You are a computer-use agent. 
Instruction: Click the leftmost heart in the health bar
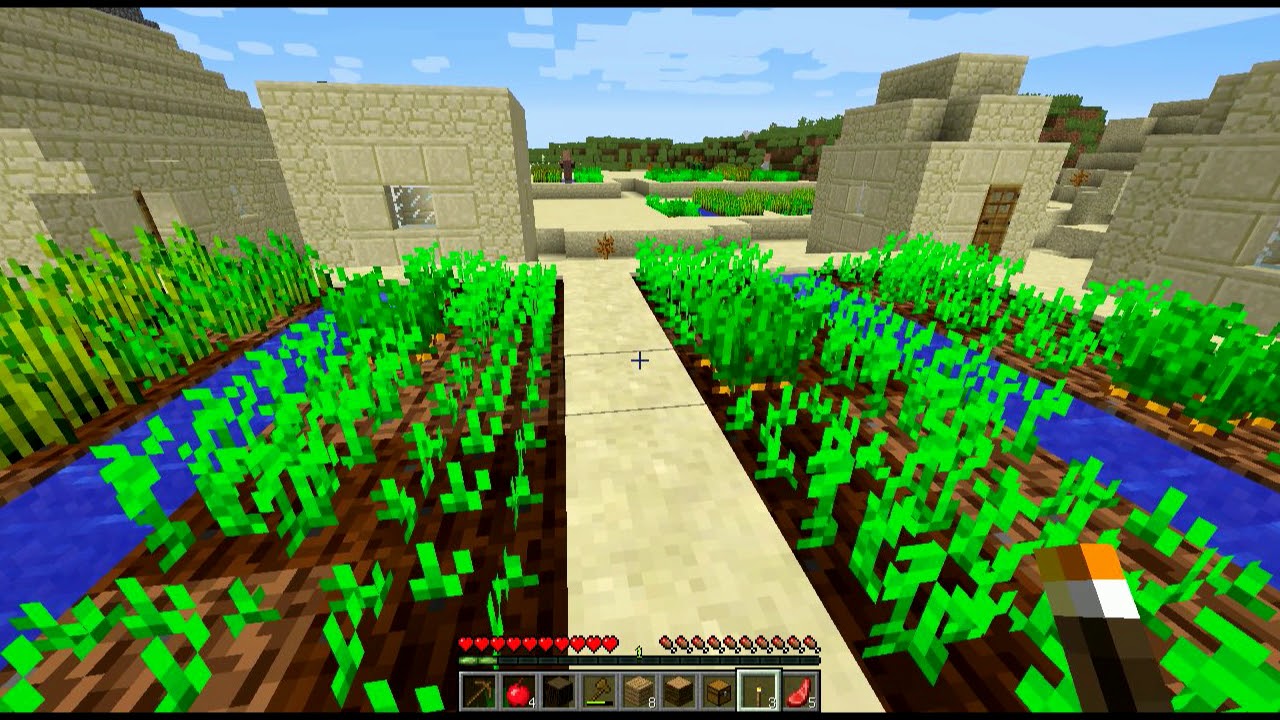tap(466, 639)
